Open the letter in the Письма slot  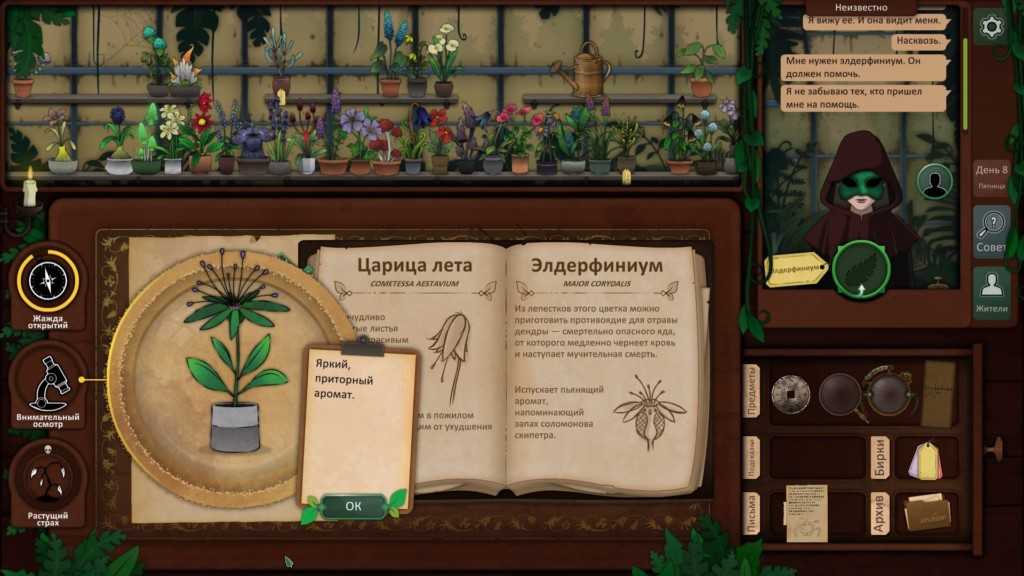click(x=805, y=512)
